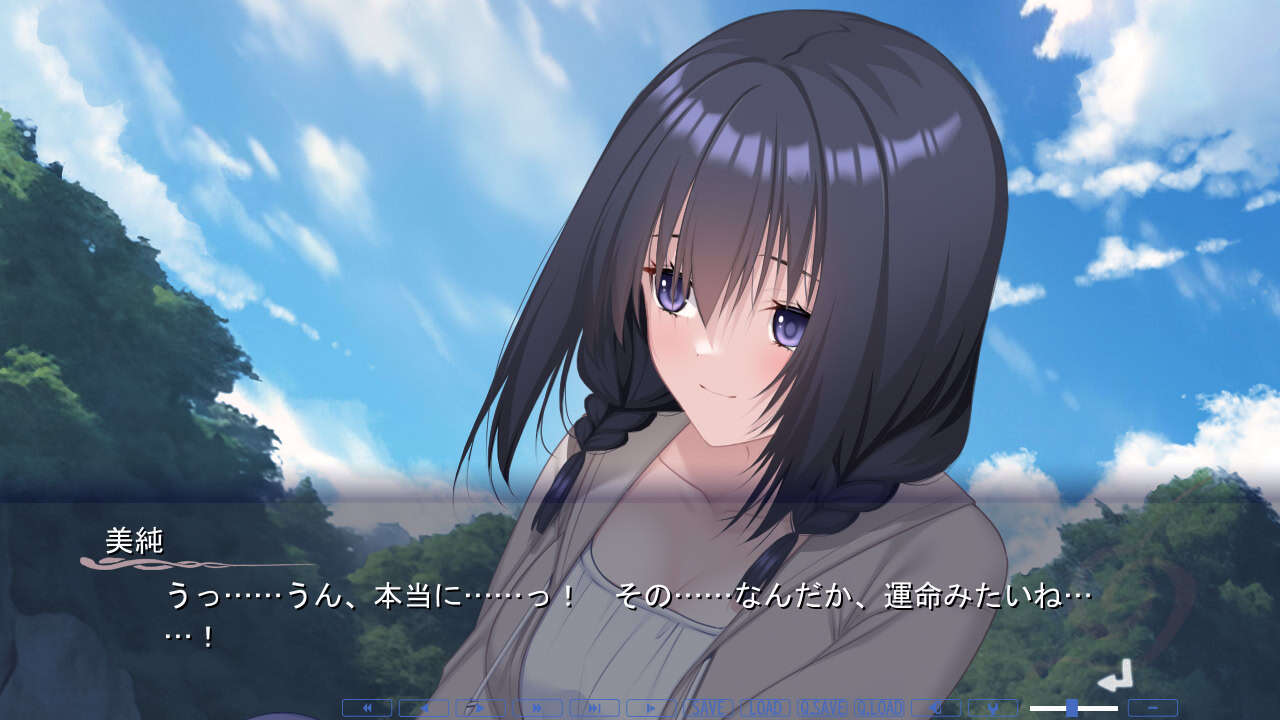Click the blue slider handle
Viewport: 1280px width, 720px height.
[x=1072, y=708]
